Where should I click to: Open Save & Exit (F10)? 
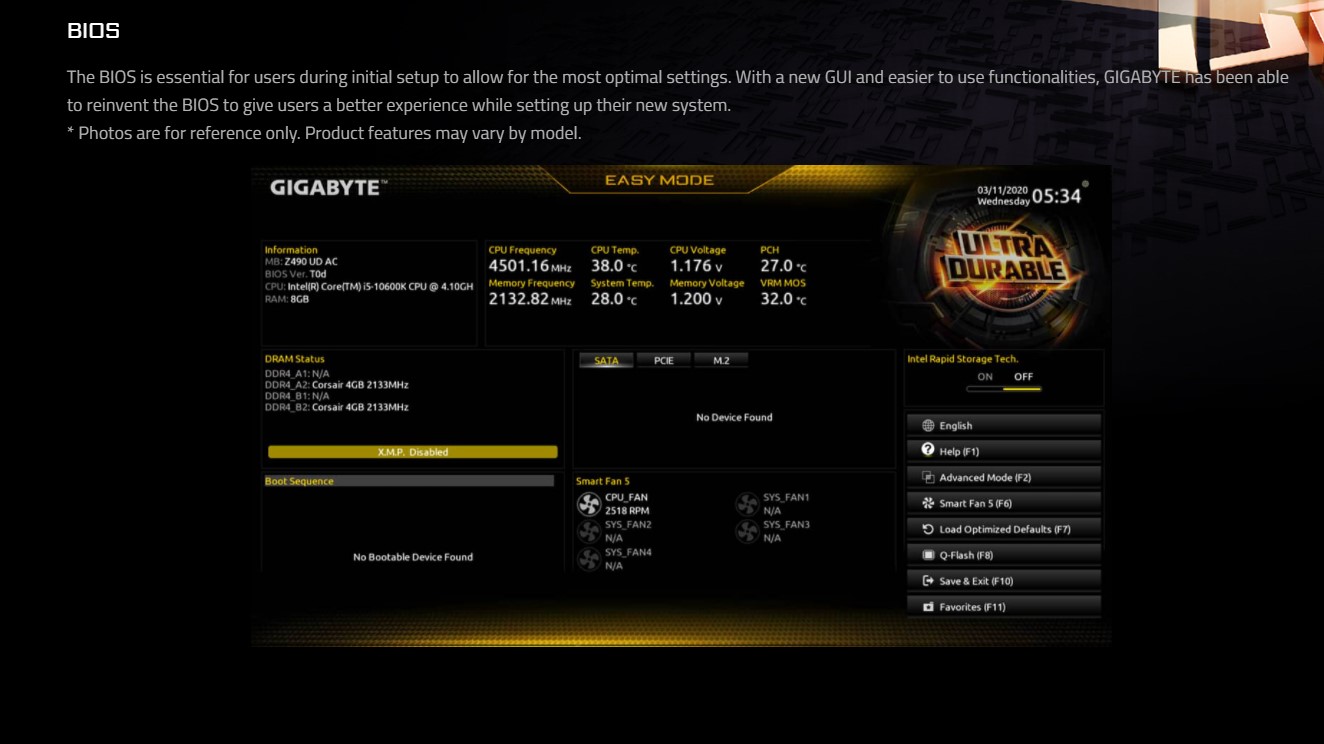pyautogui.click(x=1003, y=579)
